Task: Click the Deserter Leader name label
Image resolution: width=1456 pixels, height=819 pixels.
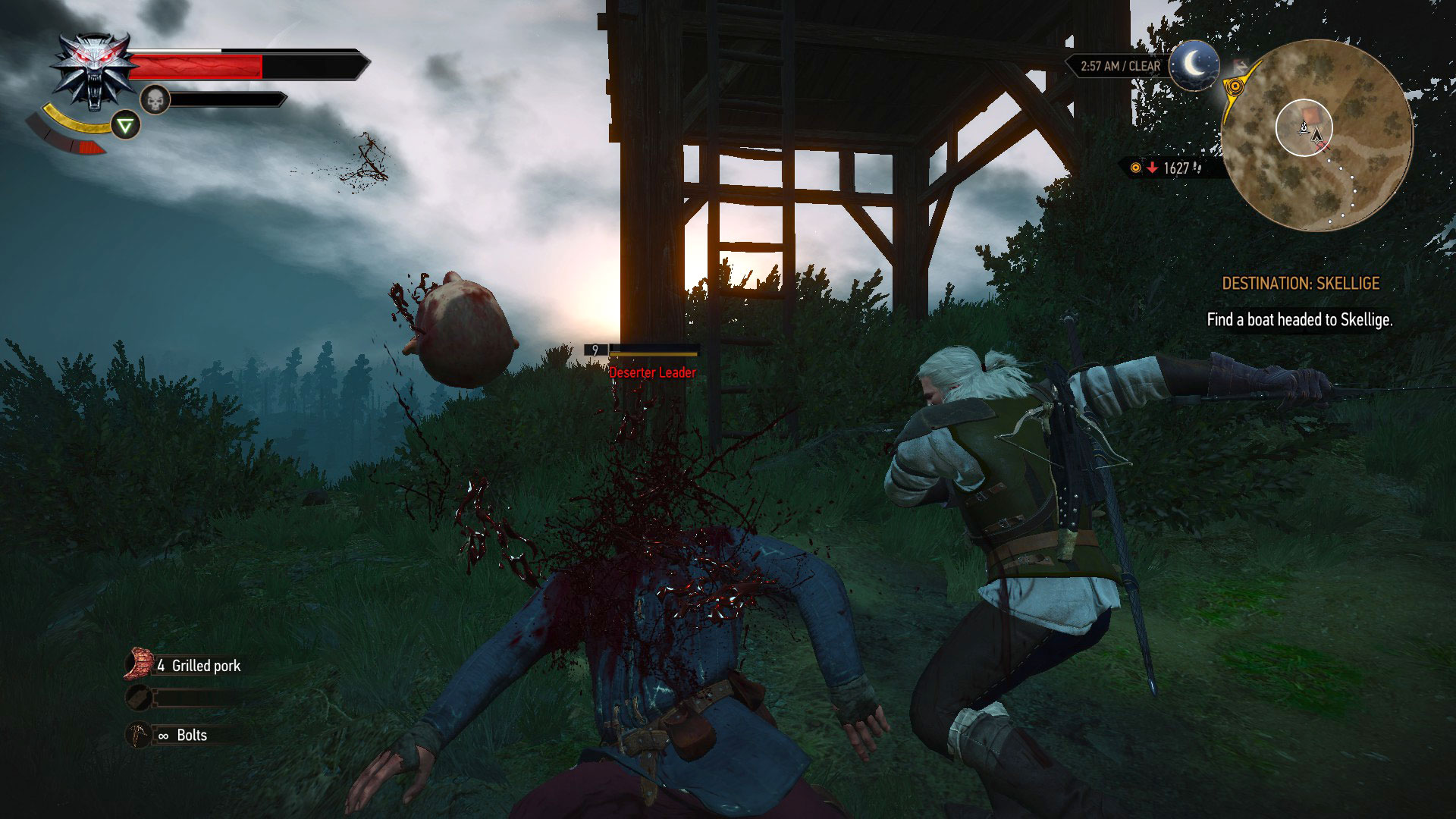Action: point(651,372)
